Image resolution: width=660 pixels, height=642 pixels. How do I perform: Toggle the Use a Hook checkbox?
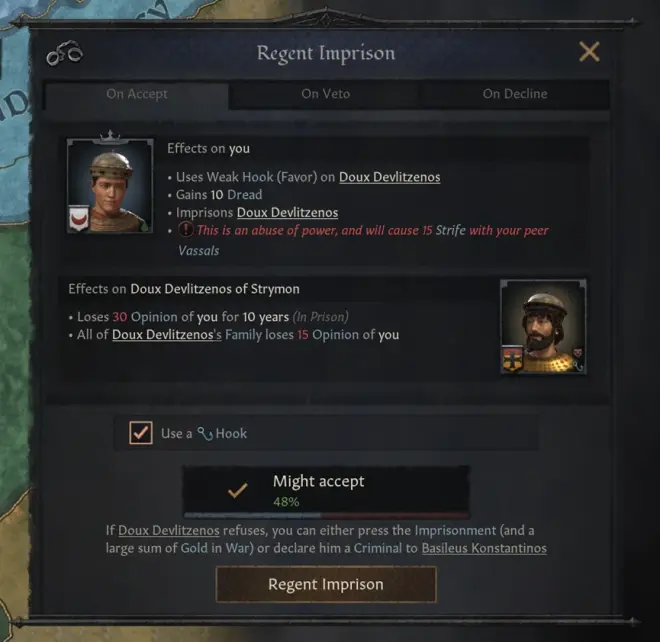[141, 433]
